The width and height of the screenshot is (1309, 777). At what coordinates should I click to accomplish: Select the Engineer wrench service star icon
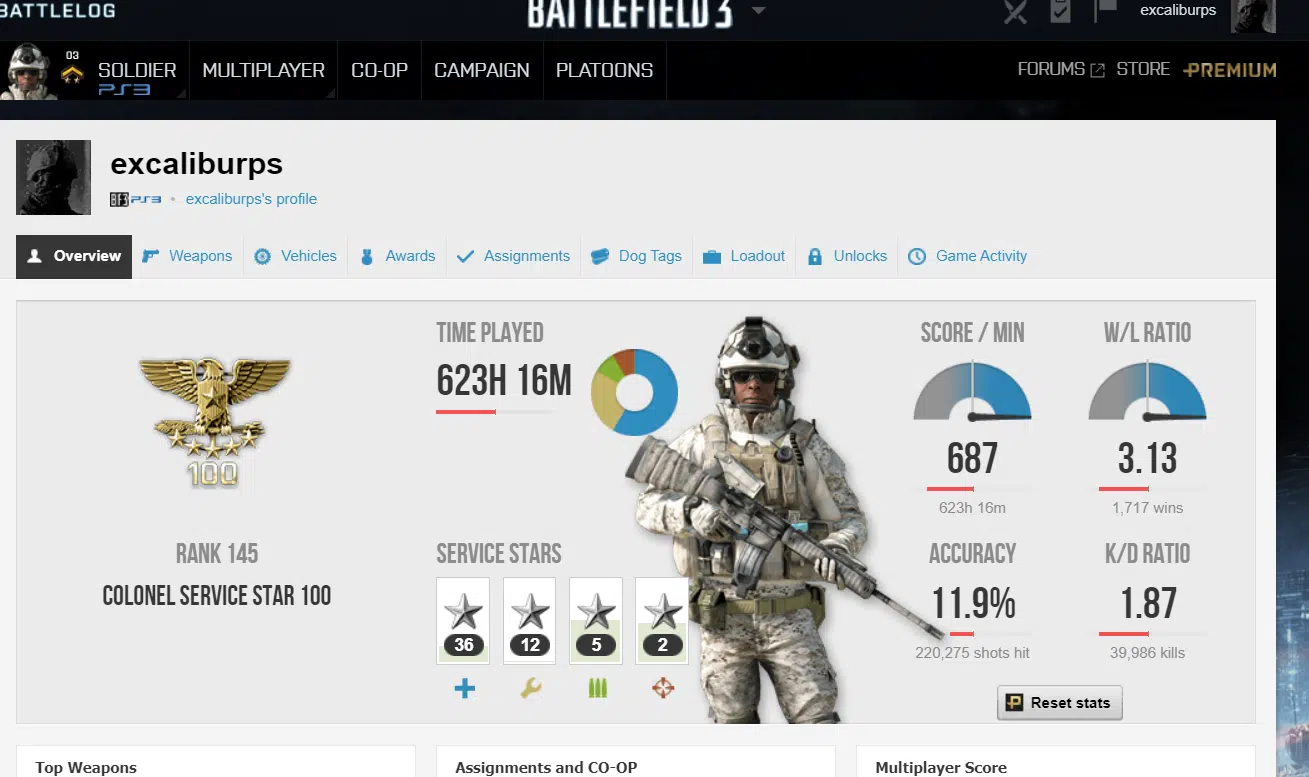click(530, 687)
